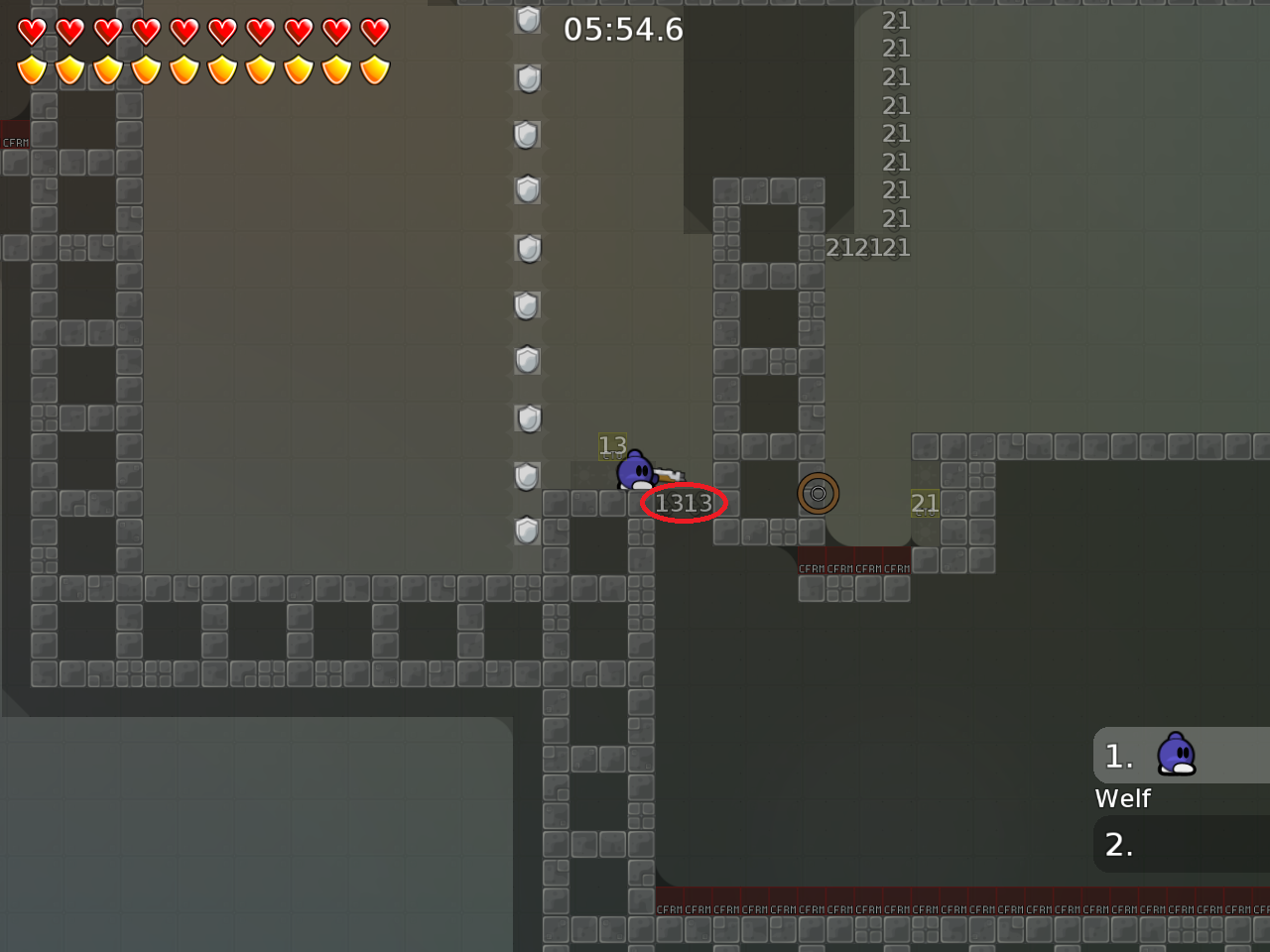
Task: Click the topmost 21 score in the list
Action: pos(895,20)
